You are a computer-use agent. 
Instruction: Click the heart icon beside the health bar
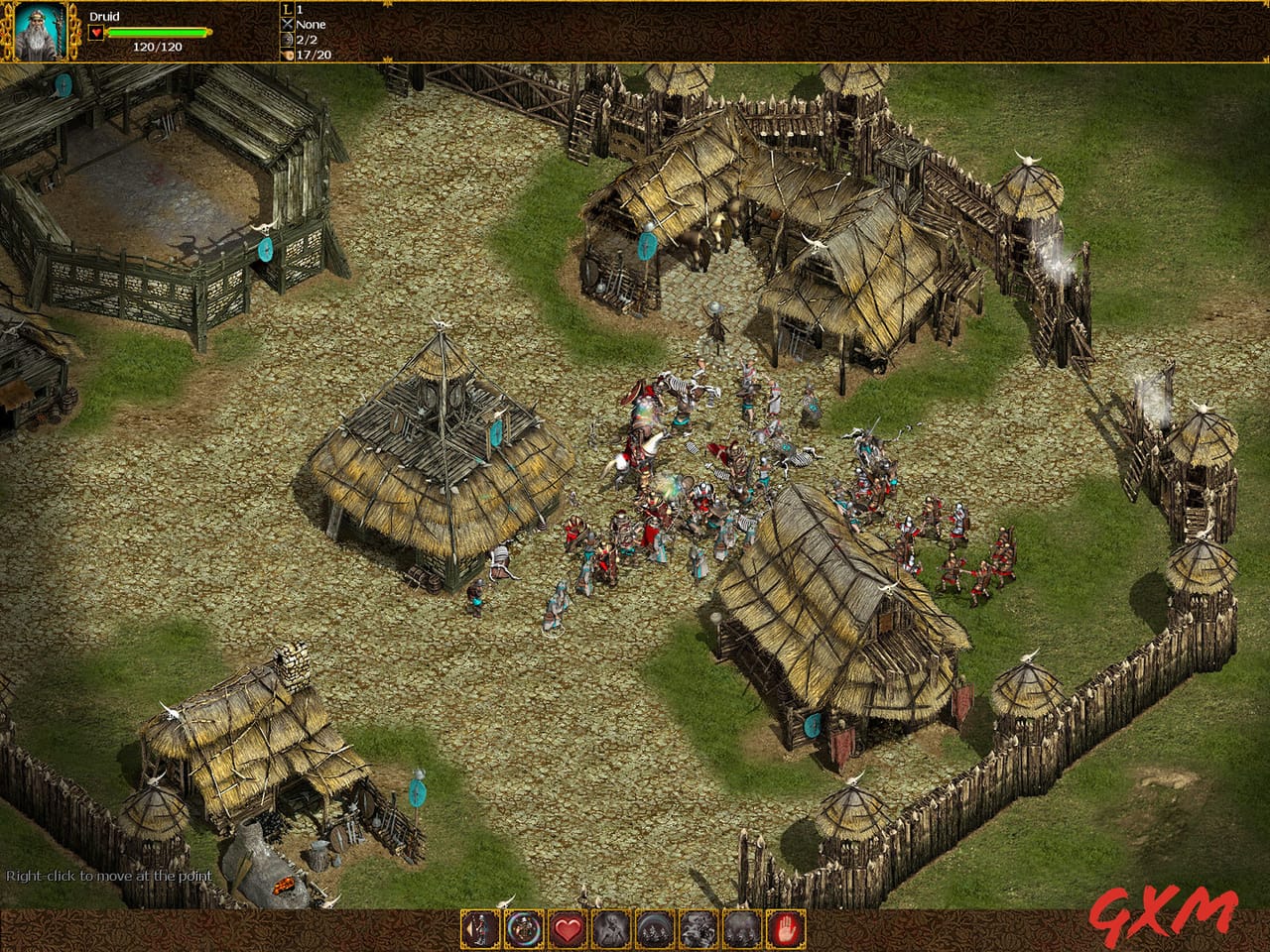(96, 32)
